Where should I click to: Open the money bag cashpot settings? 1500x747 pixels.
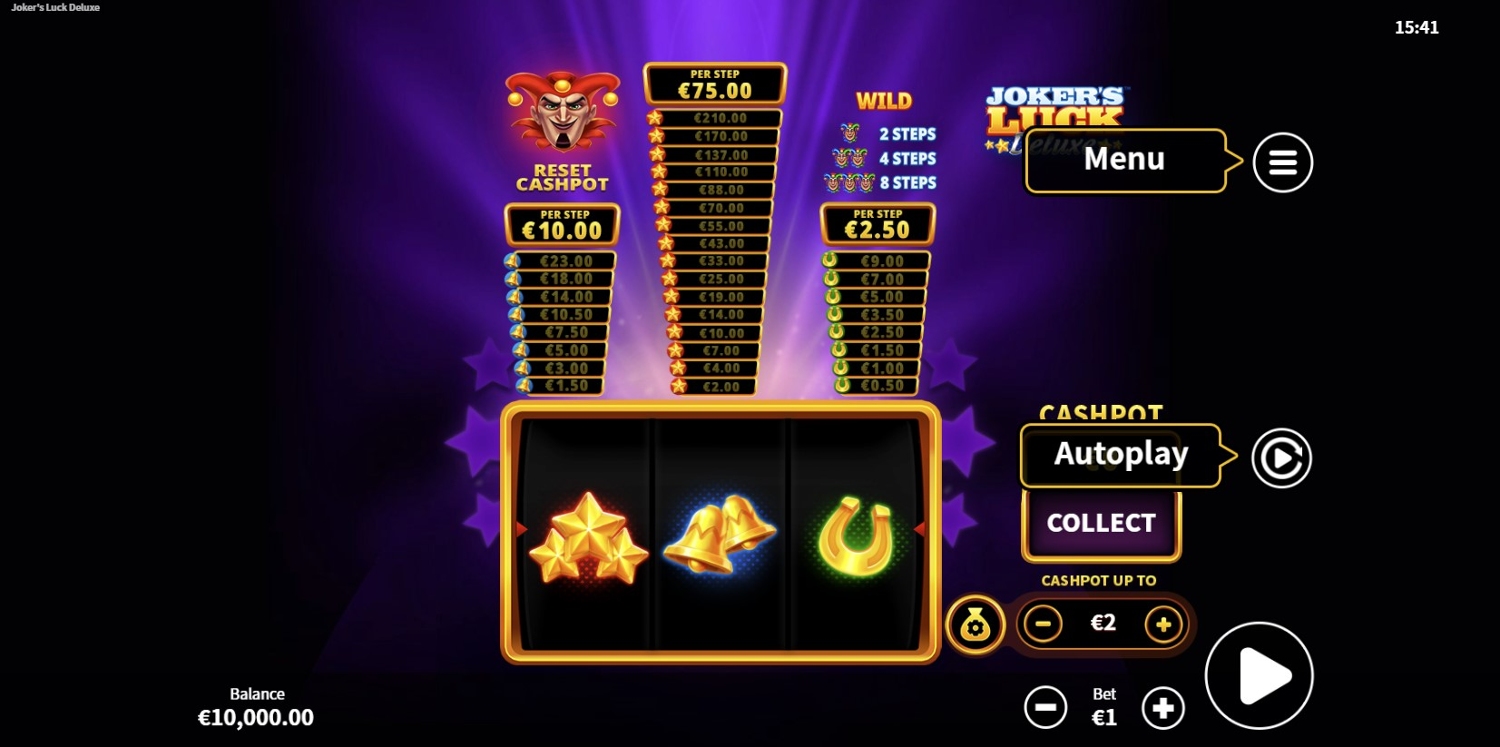click(x=975, y=625)
